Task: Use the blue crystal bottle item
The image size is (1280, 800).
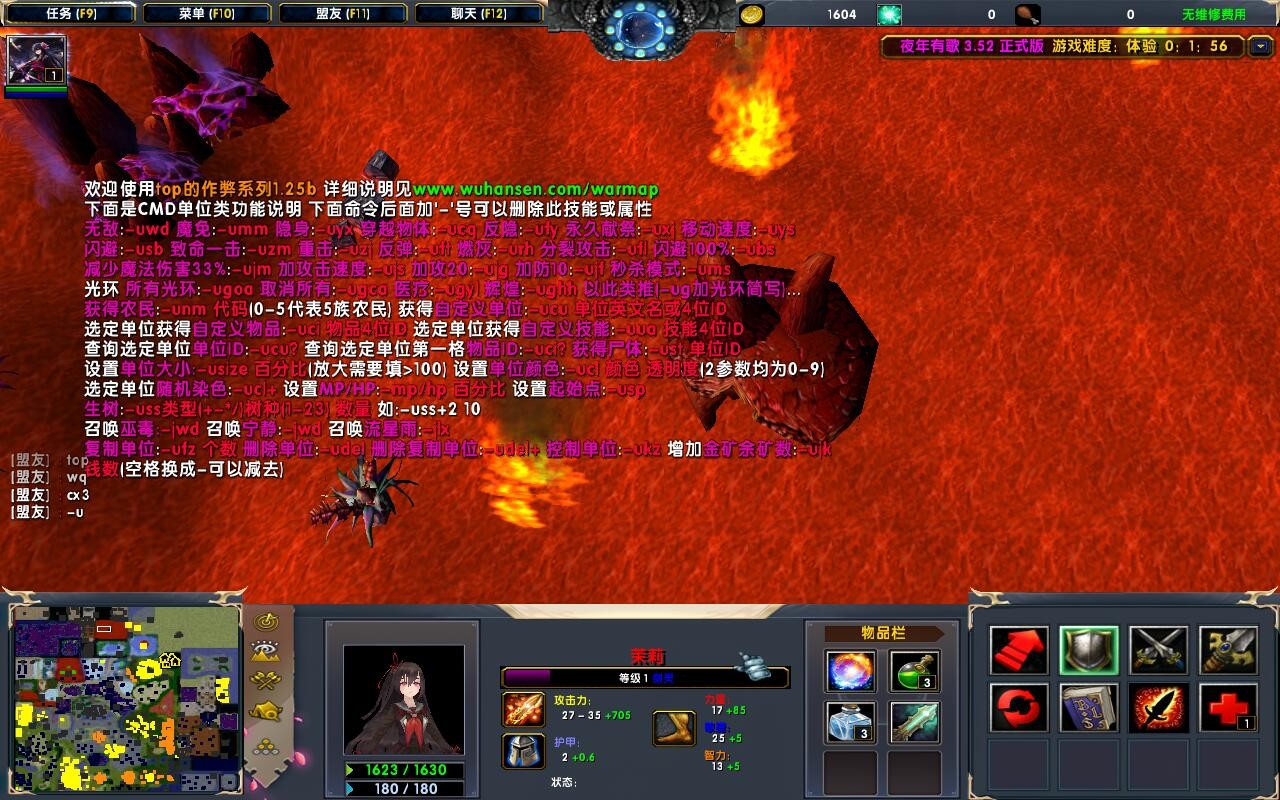Action: pos(851,722)
